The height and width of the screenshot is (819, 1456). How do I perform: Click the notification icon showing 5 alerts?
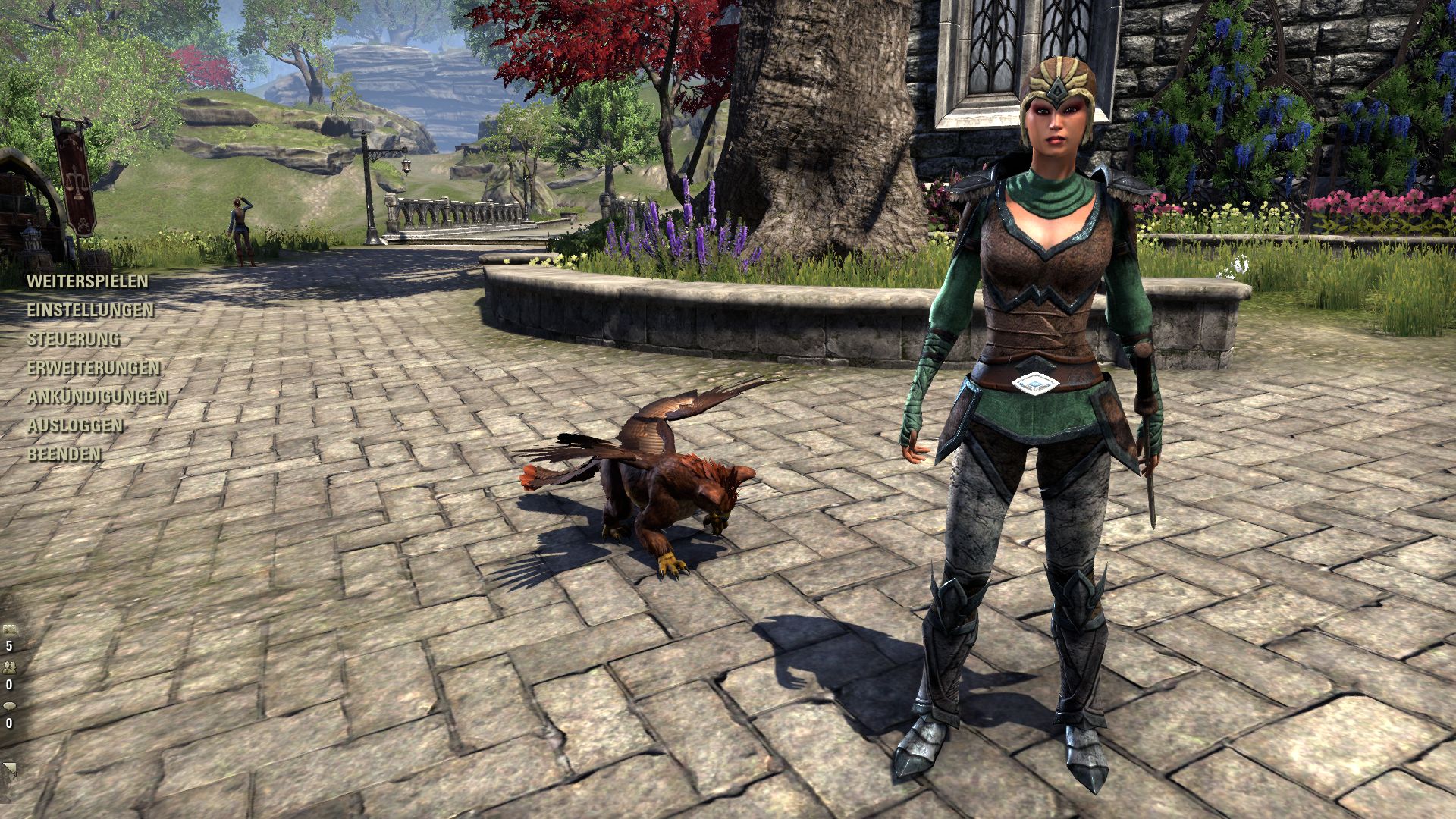(x=9, y=628)
